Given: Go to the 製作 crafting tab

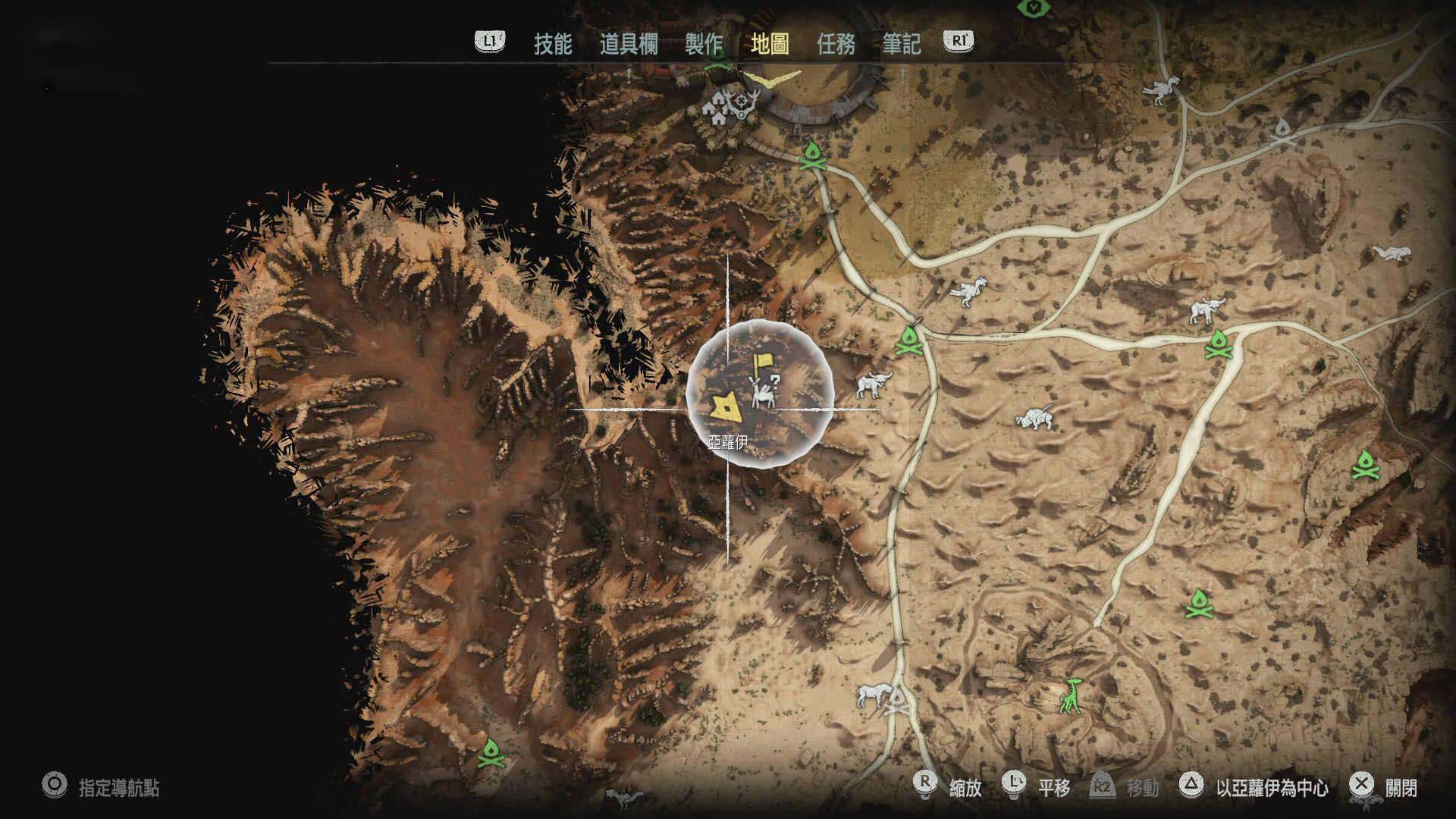Looking at the screenshot, I should pyautogui.click(x=703, y=44).
